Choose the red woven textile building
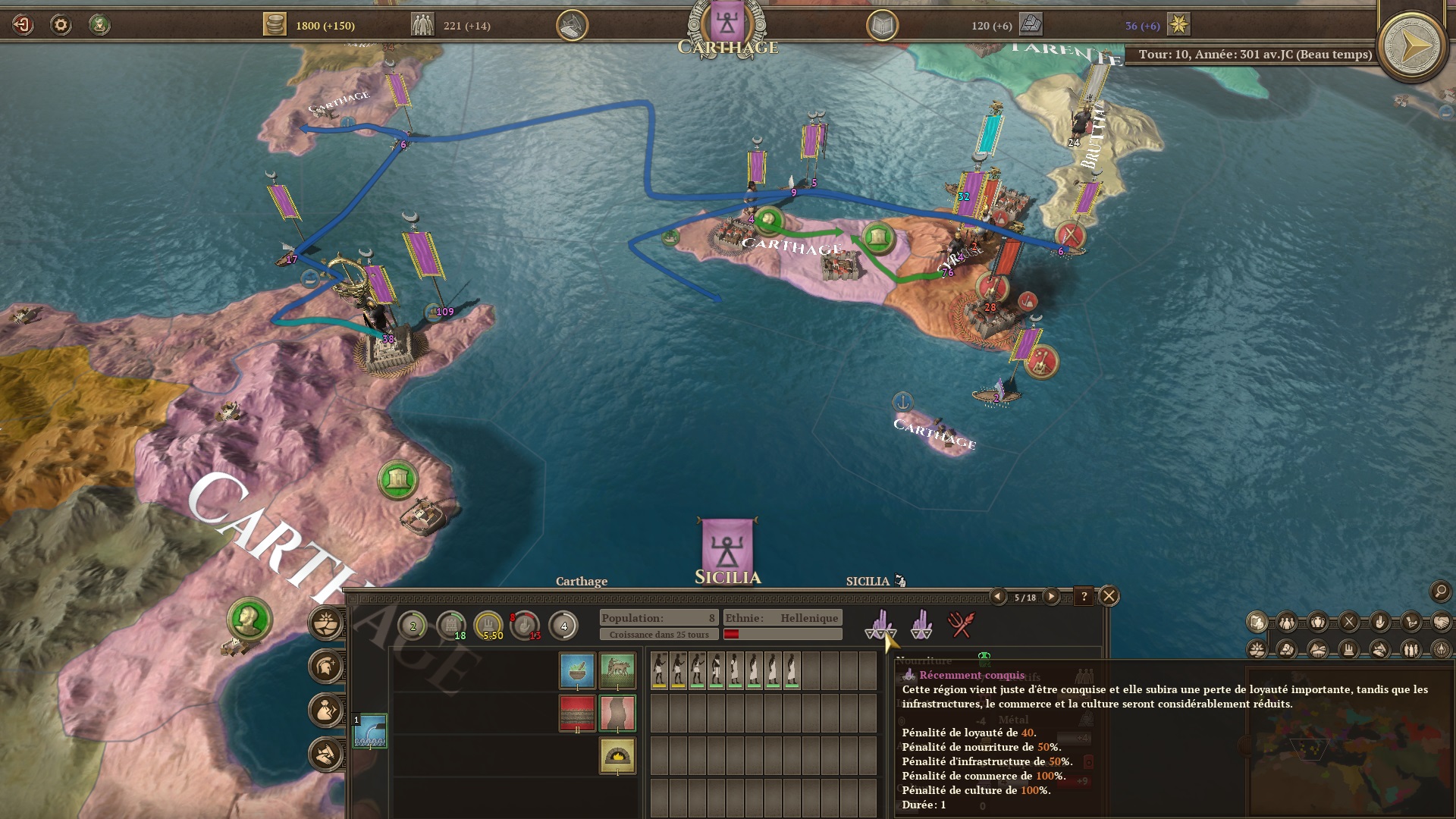Viewport: 1456px width, 819px height. tap(577, 713)
